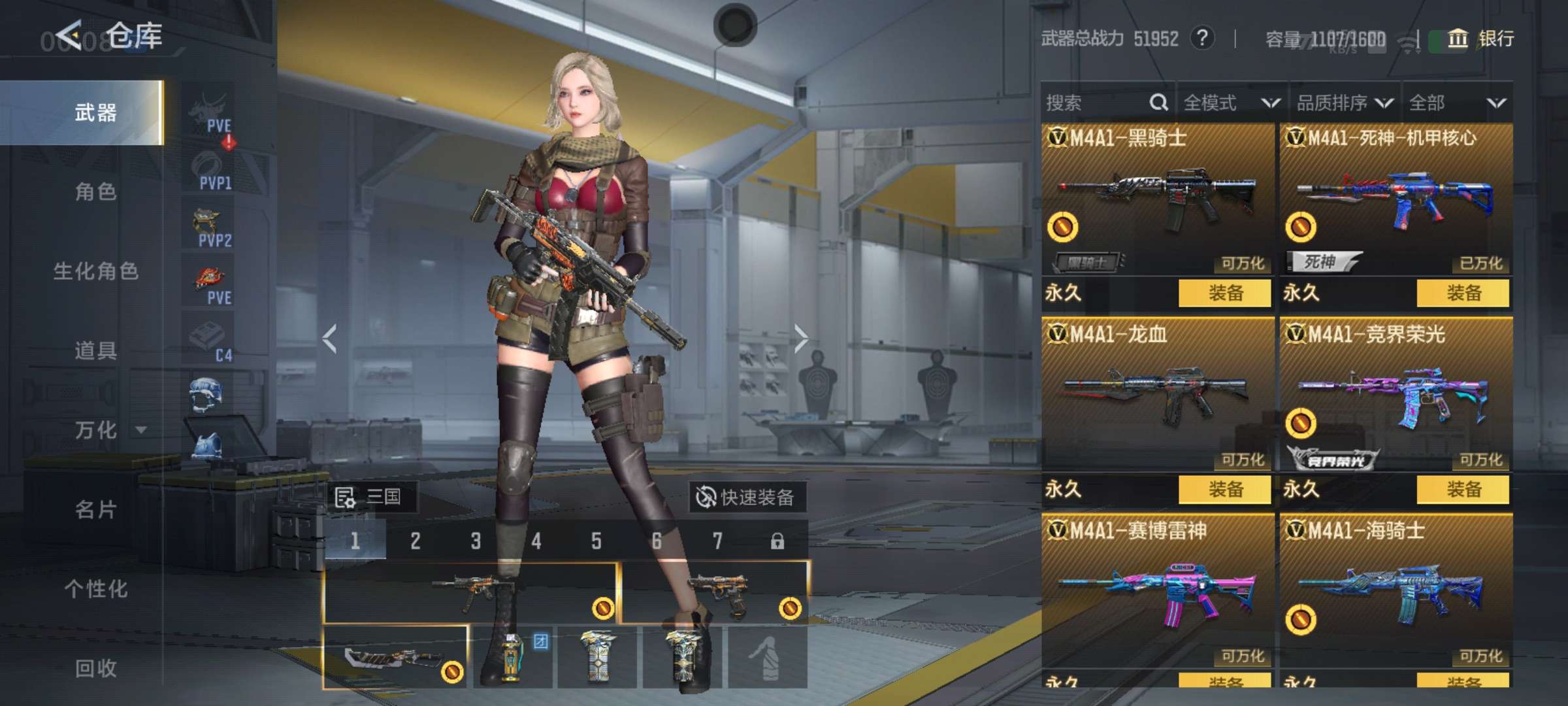Image resolution: width=1568 pixels, height=706 pixels.
Task: Open the 银行 bank
Action: (x=1482, y=39)
